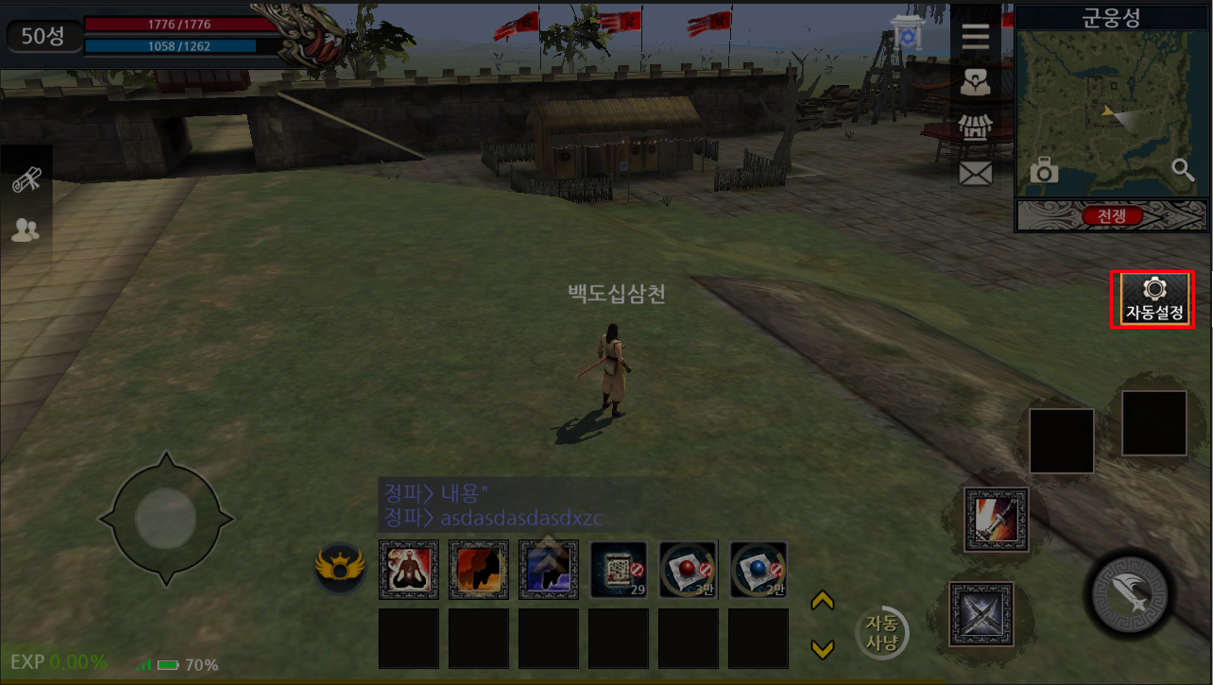Use the blue potion hotbar slot
The height and width of the screenshot is (685, 1213).
coord(758,569)
